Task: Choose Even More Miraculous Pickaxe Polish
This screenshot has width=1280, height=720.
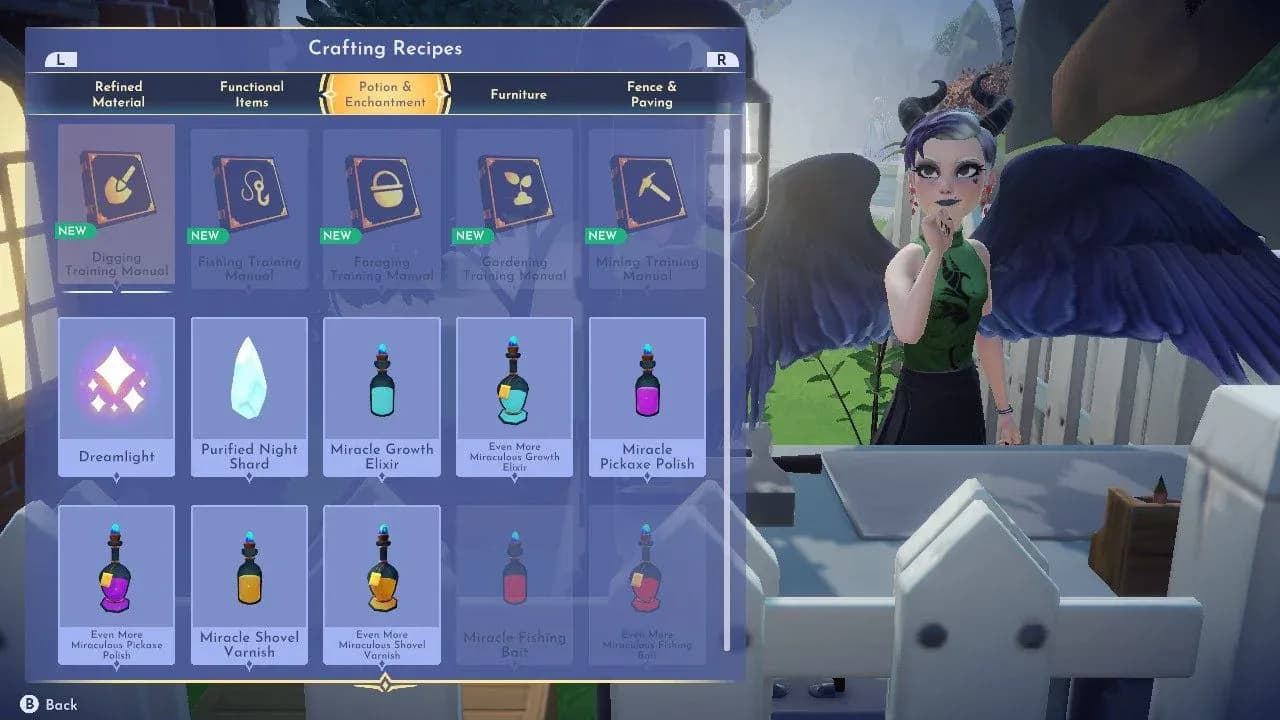Action: (116, 584)
